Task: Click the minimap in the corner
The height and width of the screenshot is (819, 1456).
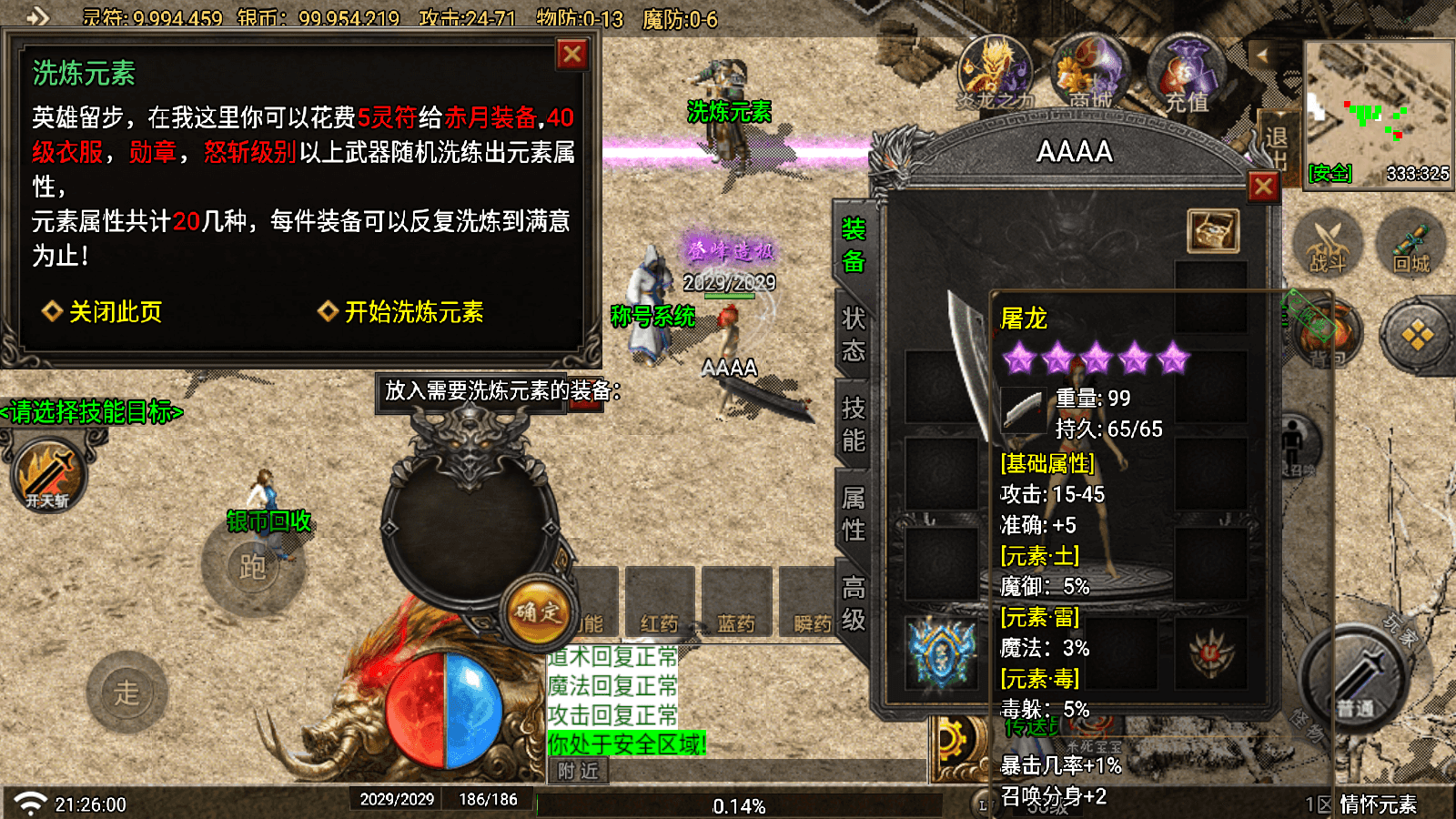Action: click(x=1378, y=111)
